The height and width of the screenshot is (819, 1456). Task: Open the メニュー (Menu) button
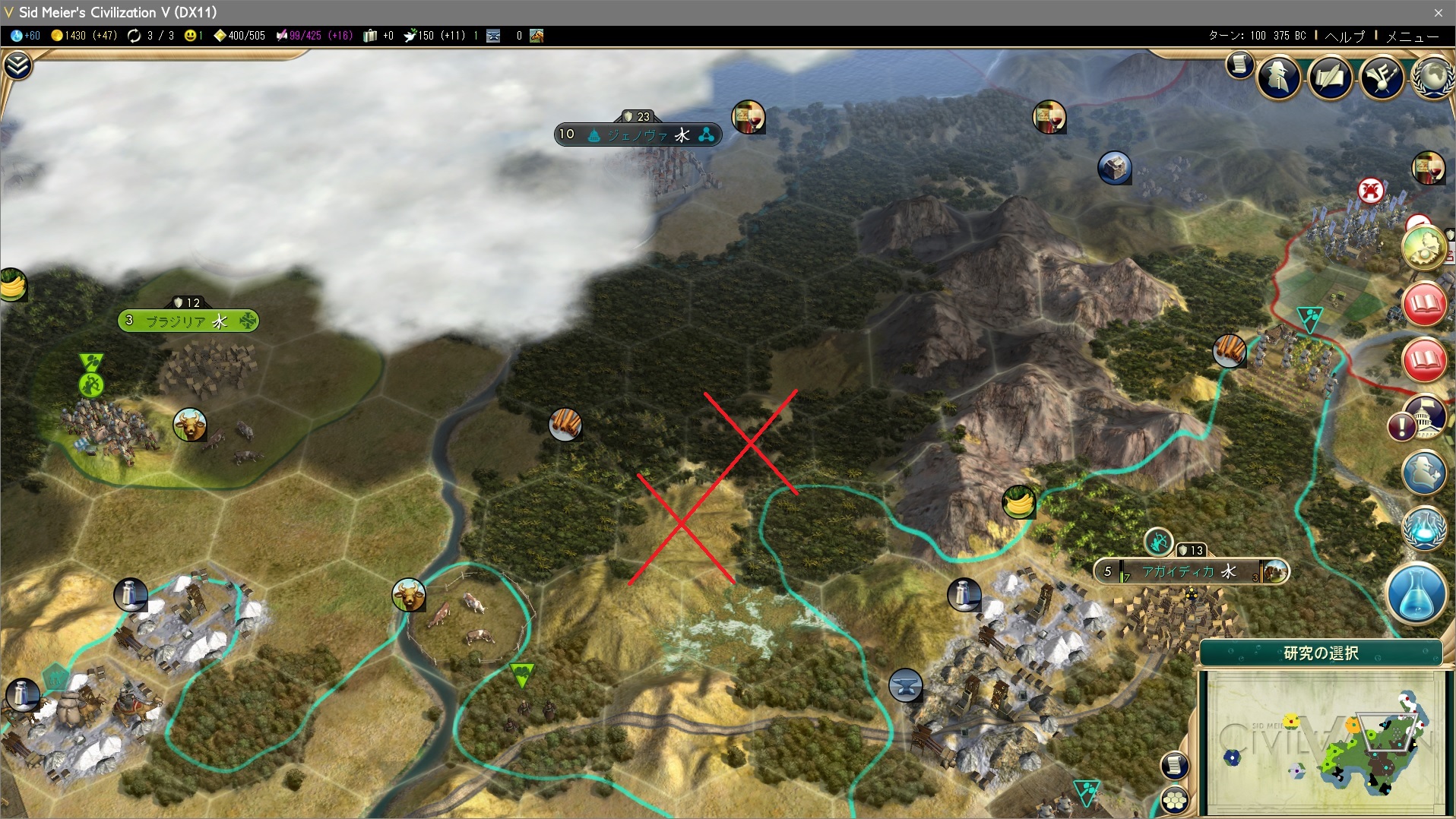(x=1412, y=36)
